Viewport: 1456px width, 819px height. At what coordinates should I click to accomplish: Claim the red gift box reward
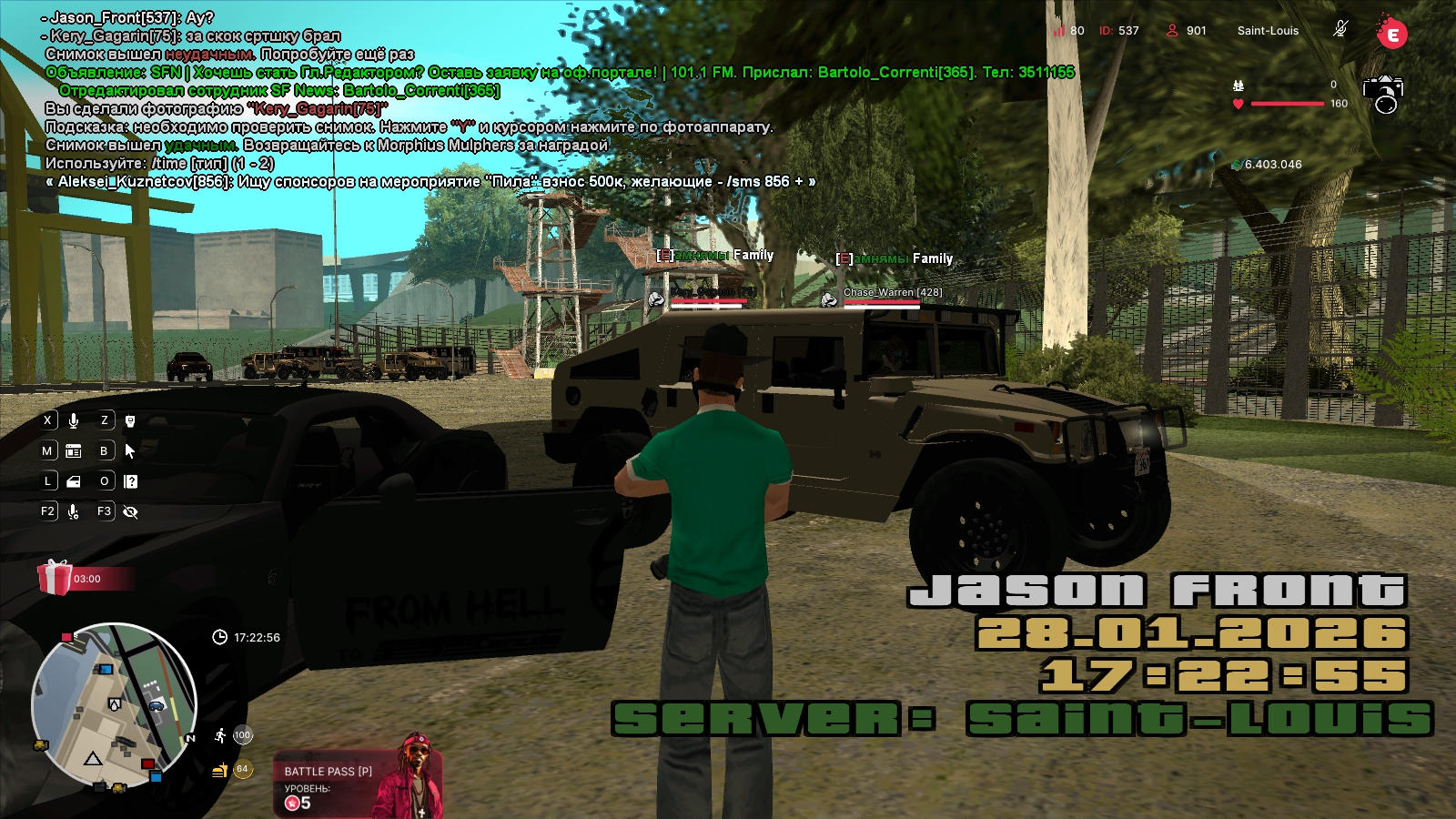55,577
